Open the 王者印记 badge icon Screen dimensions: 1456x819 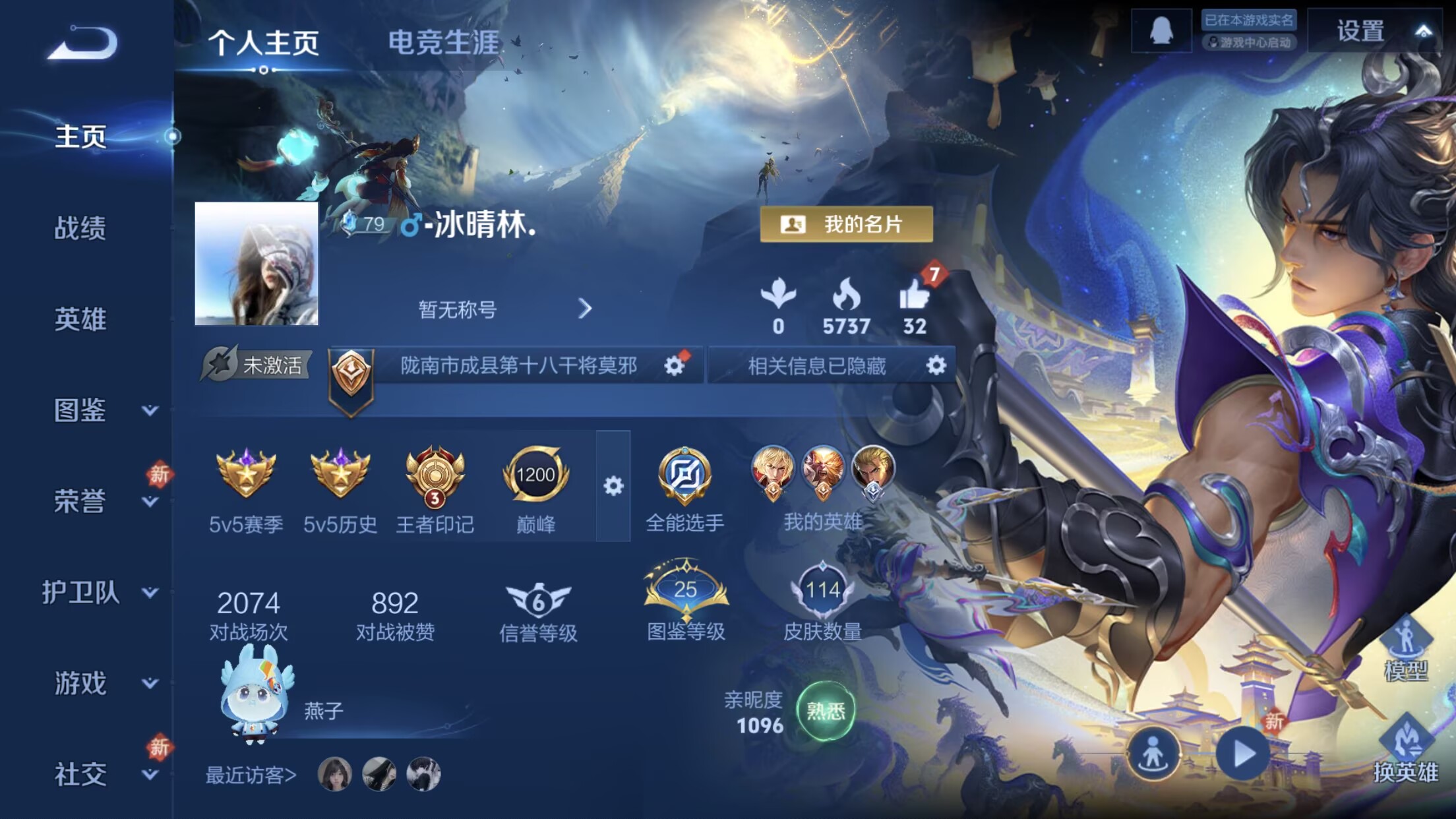435,477
